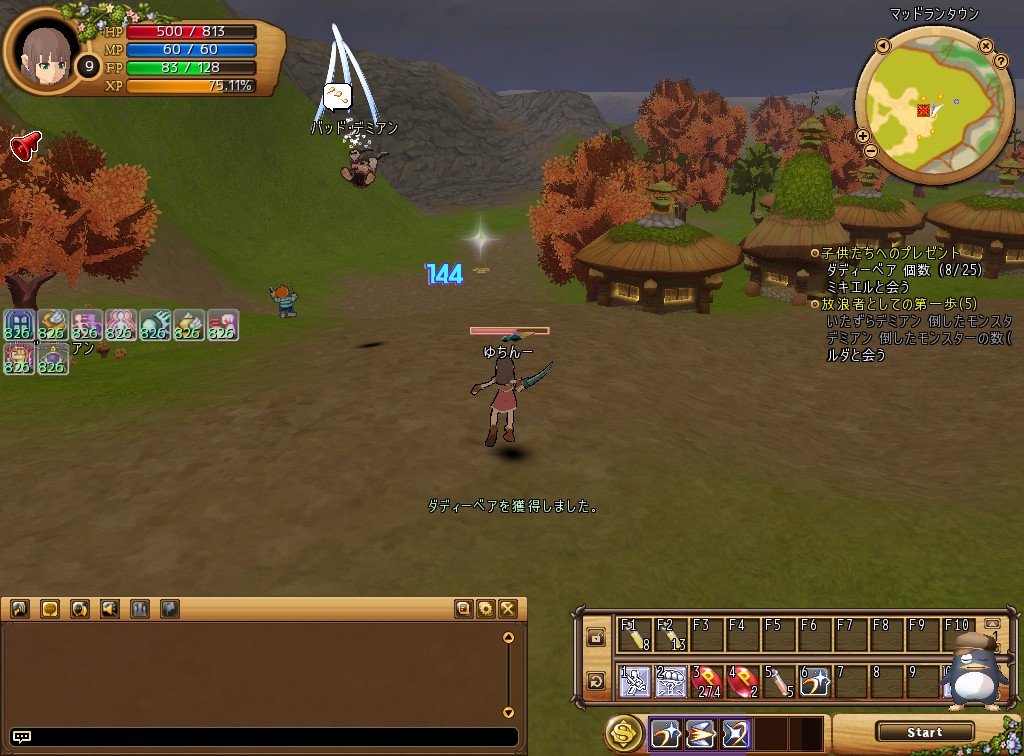Use the F2 hotbar item with 13 count
Image resolution: width=1024 pixels, height=756 pixels.
point(670,636)
